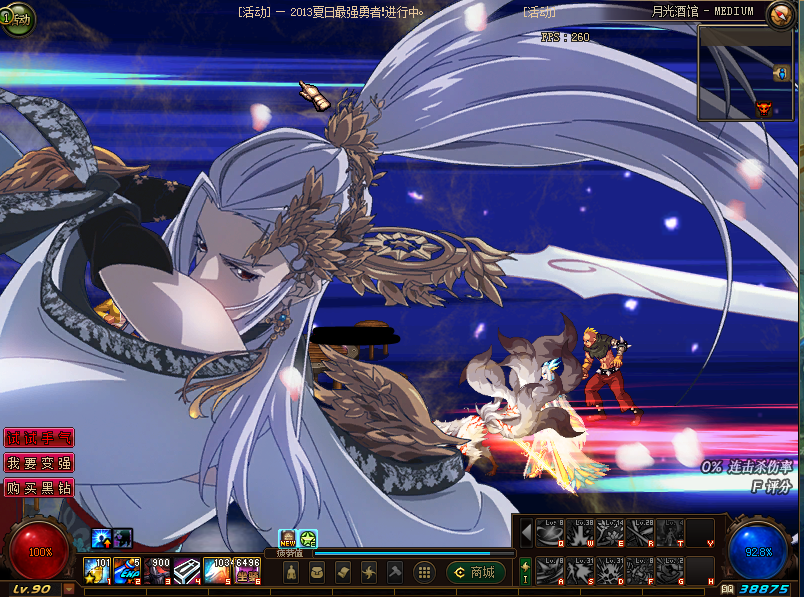This screenshot has height=597, width=804.
Task: Use the item in quick slot 4
Action: [188, 571]
